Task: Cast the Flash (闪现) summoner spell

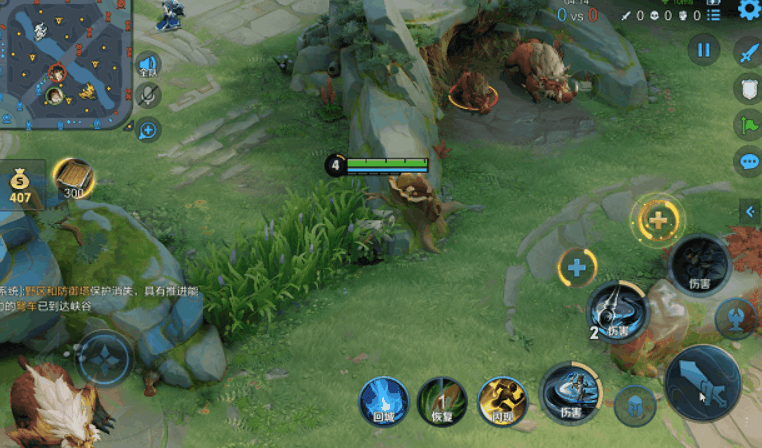Action: pyautogui.click(x=502, y=401)
